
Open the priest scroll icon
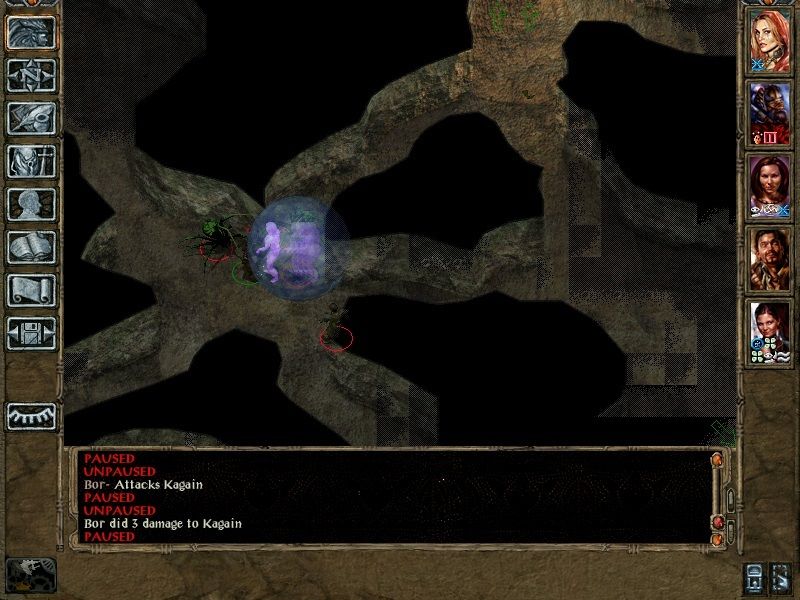[x=31, y=290]
